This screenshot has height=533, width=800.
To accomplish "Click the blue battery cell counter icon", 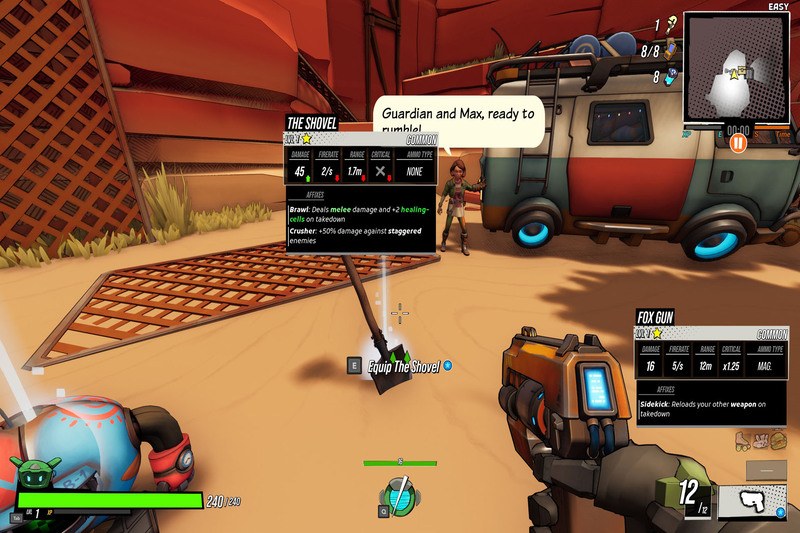I will coord(670,76).
